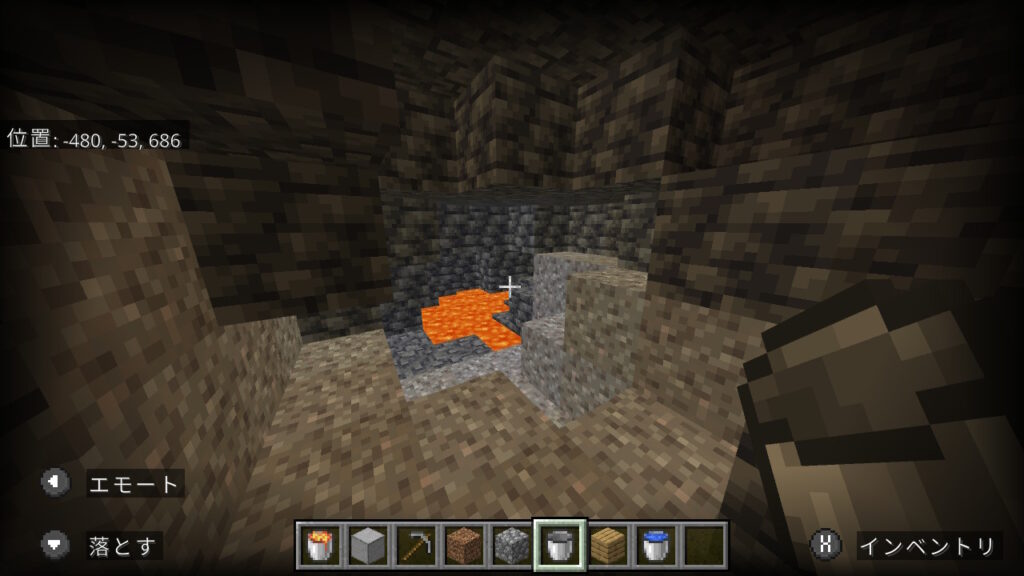Choose the light gray block slot
The height and width of the screenshot is (576, 1024).
(367, 545)
